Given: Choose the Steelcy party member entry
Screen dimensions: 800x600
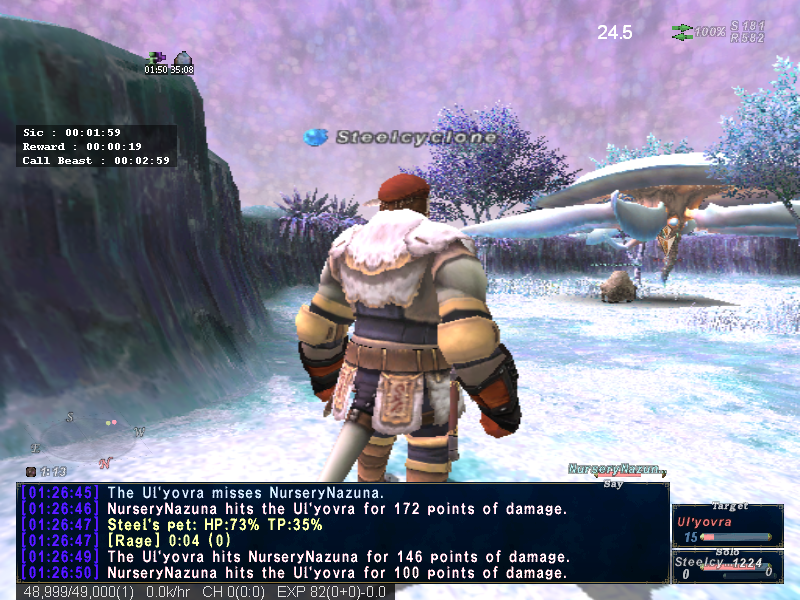Looking at the screenshot, I should 727,565.
